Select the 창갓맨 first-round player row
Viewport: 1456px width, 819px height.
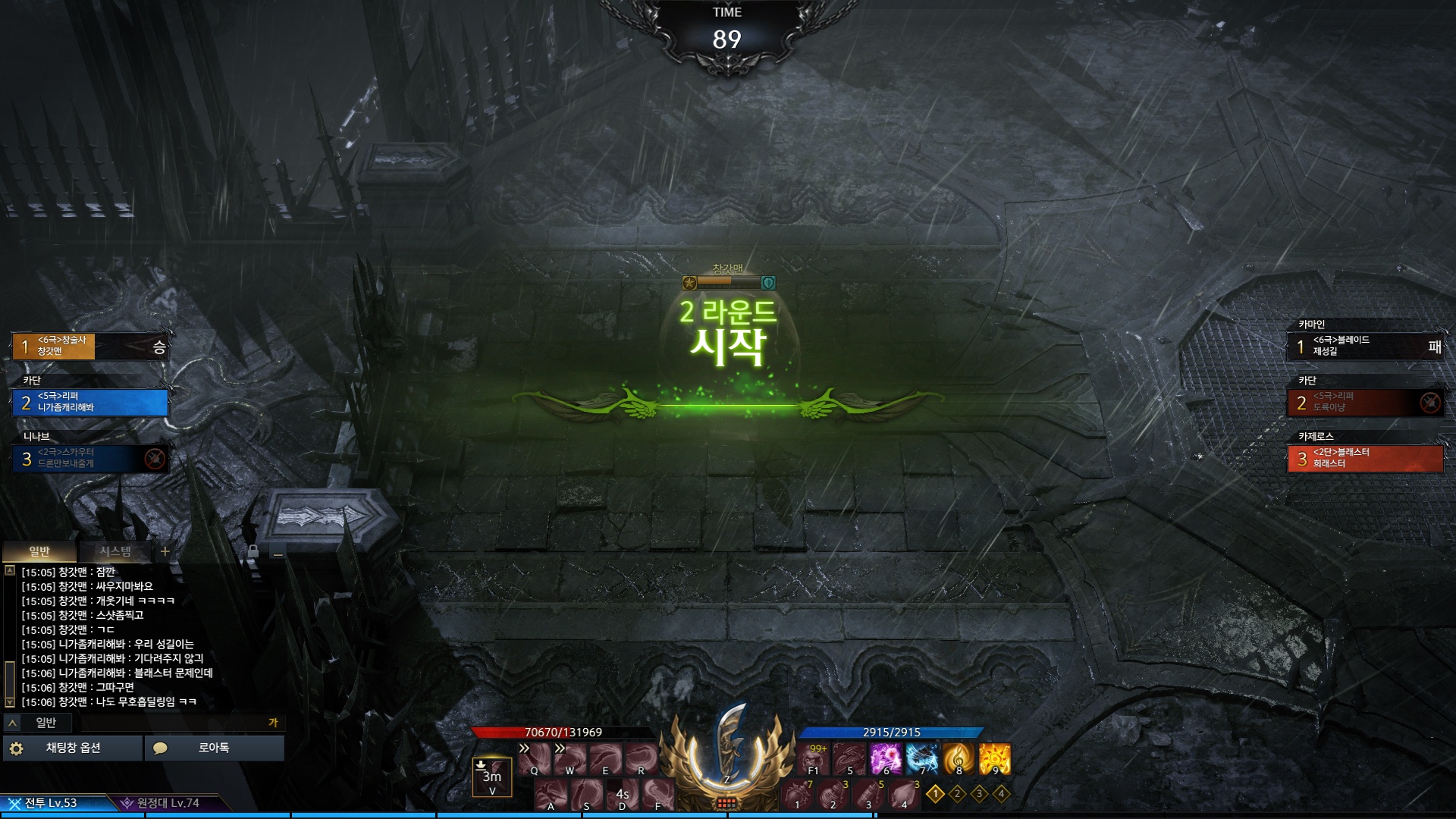(90, 346)
